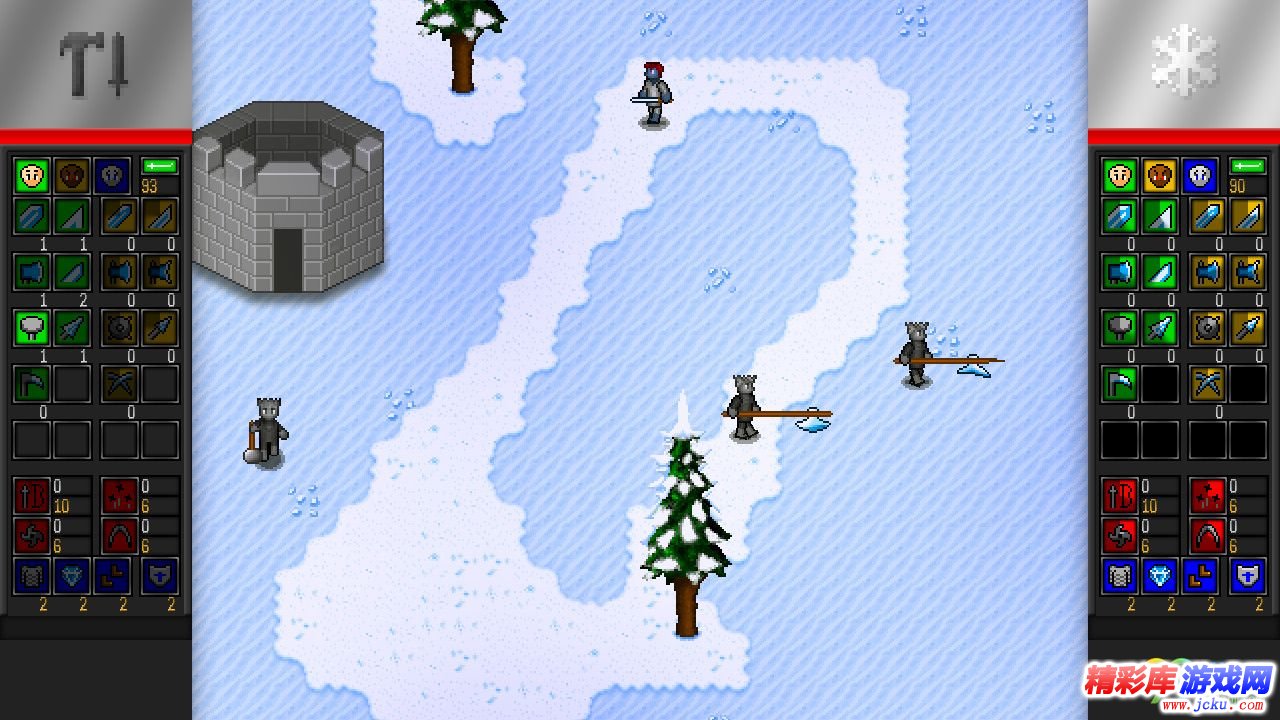This screenshot has height=720, width=1280.
Task: Choose the orange-brown face icon in the snowflake panel
Action: click(x=1160, y=176)
